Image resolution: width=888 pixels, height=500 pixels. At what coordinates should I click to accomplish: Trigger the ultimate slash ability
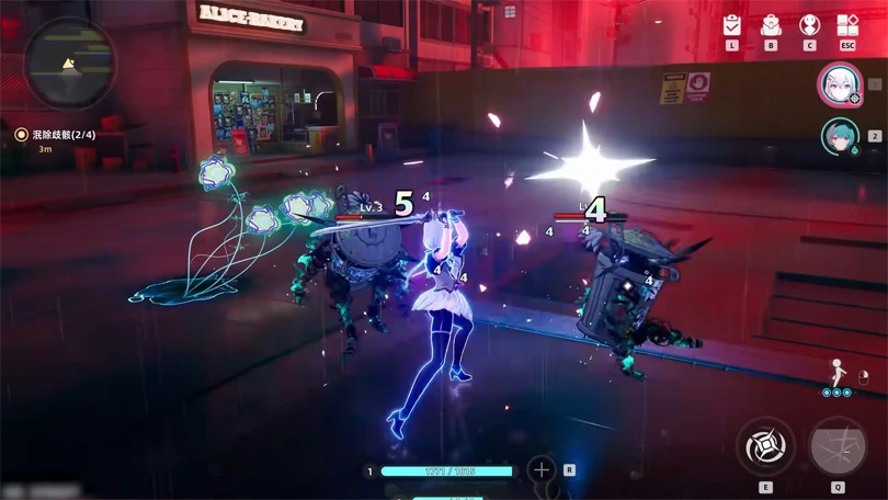pyautogui.click(x=838, y=446)
